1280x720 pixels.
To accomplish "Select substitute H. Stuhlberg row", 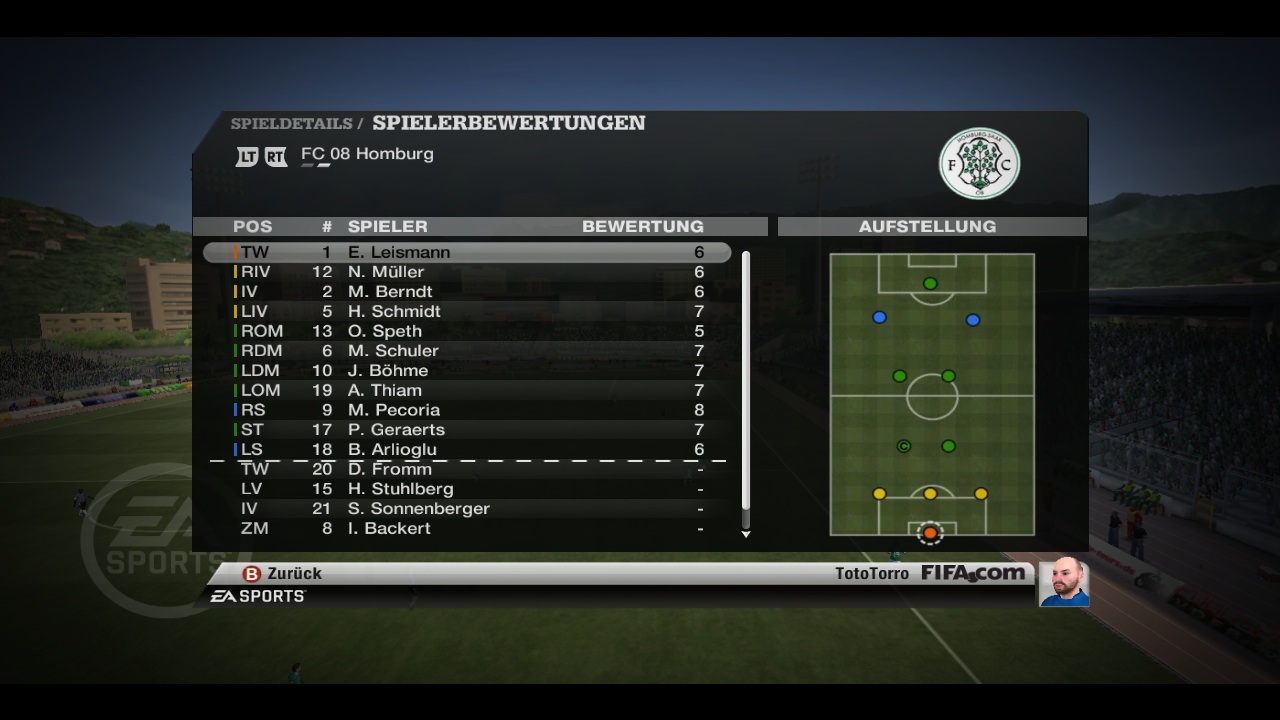I will pos(467,489).
